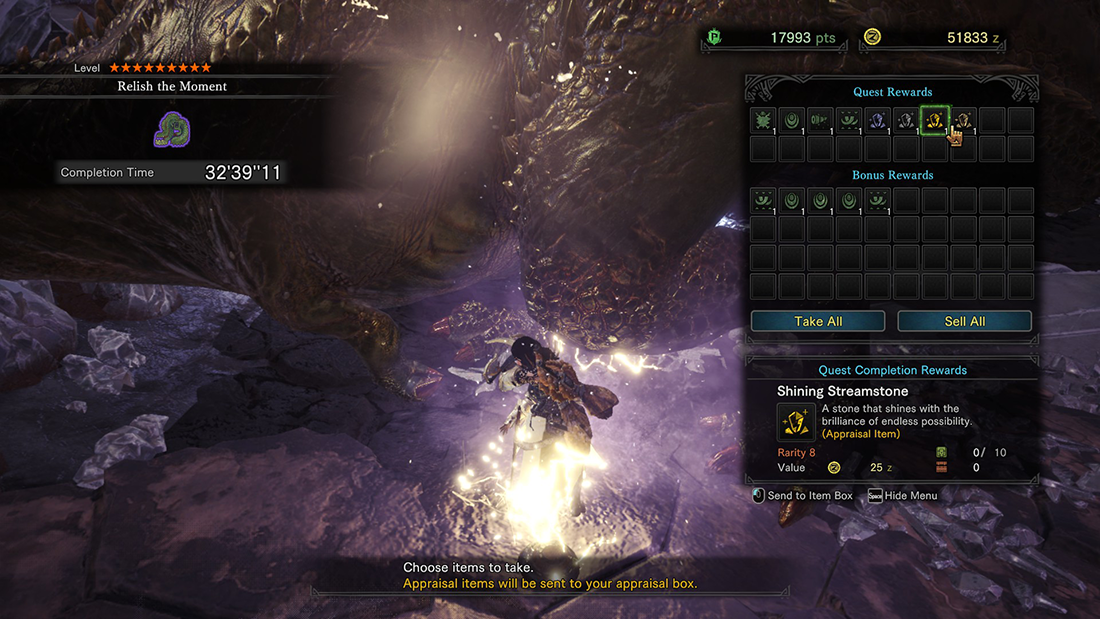Viewport: 1100px width, 619px height.
Task: Take all quest rewards
Action: click(818, 321)
